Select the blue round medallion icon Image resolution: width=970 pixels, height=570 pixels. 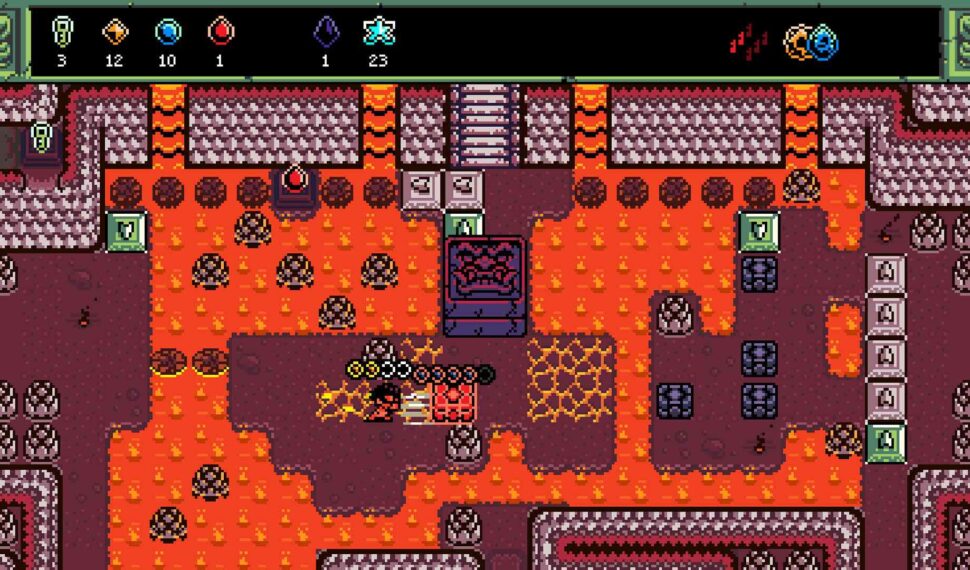pos(824,42)
